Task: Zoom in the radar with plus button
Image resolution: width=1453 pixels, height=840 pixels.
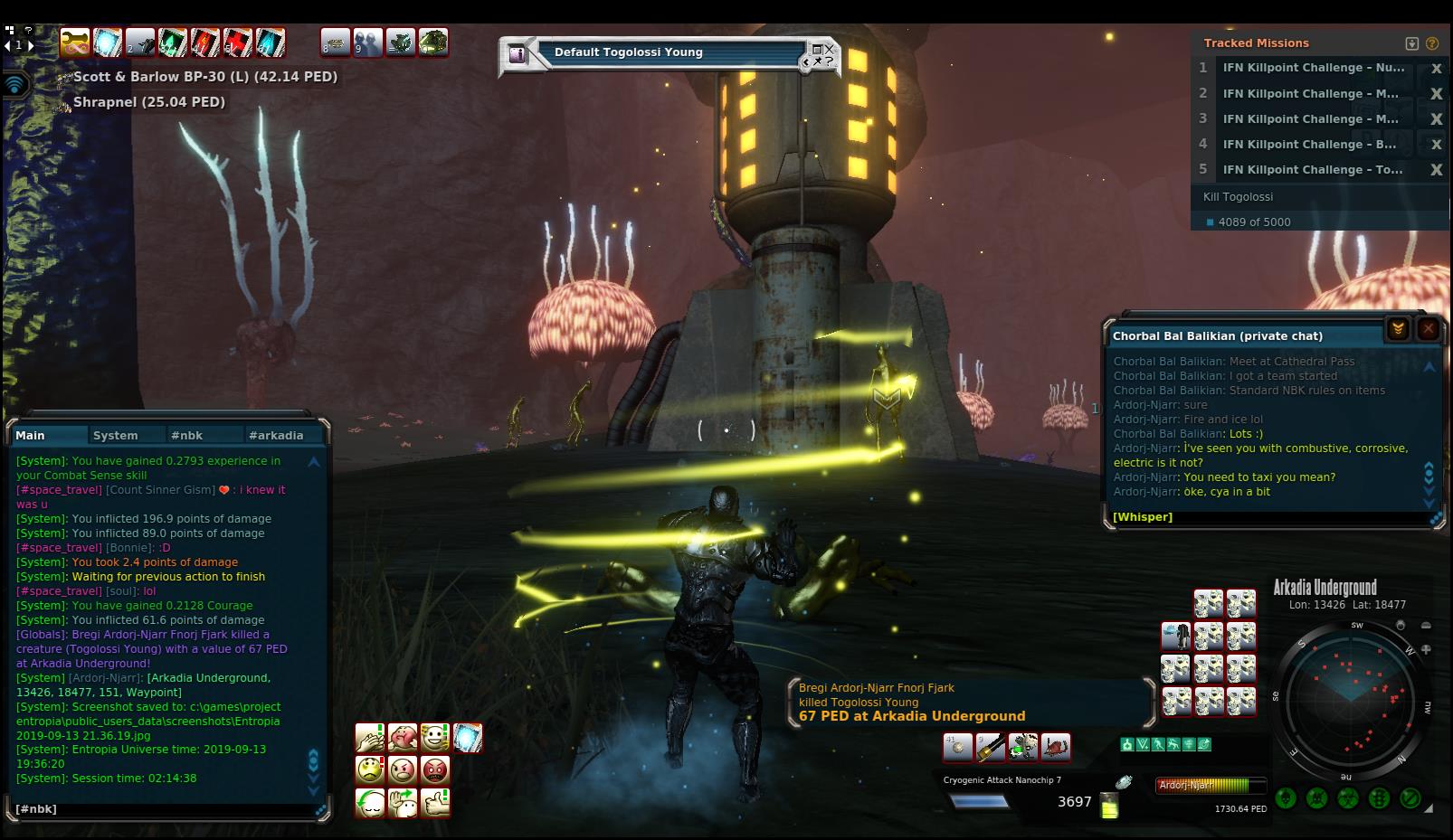Action: [1426, 649]
